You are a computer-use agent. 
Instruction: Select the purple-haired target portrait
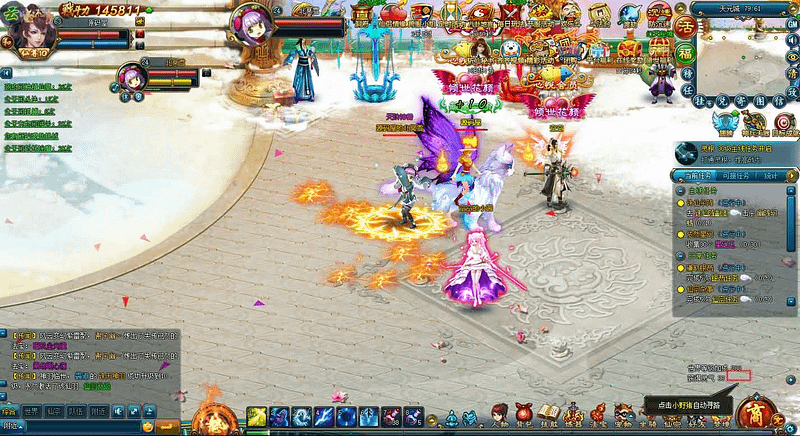251,24
